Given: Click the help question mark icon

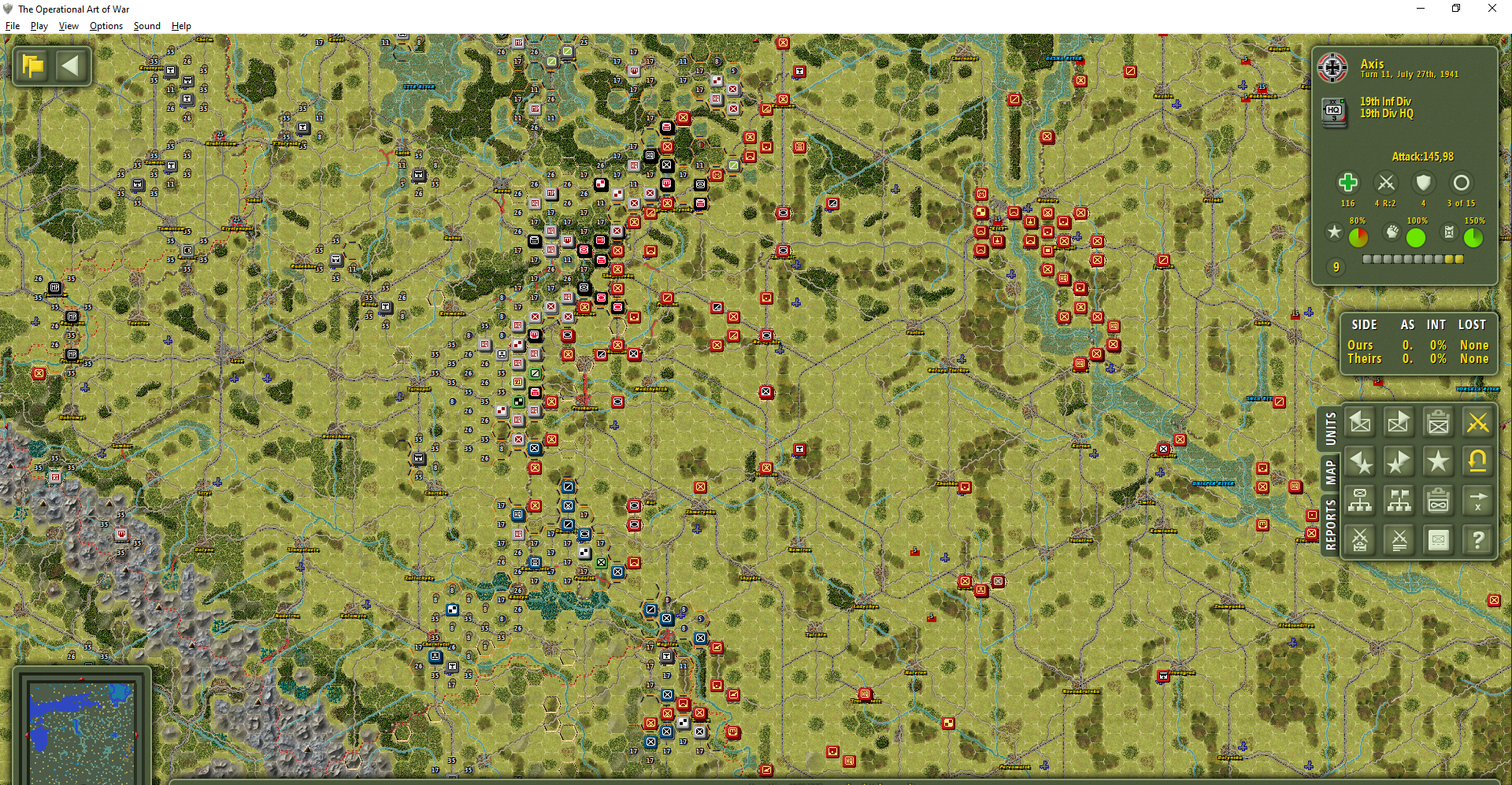Looking at the screenshot, I should 1478,540.
